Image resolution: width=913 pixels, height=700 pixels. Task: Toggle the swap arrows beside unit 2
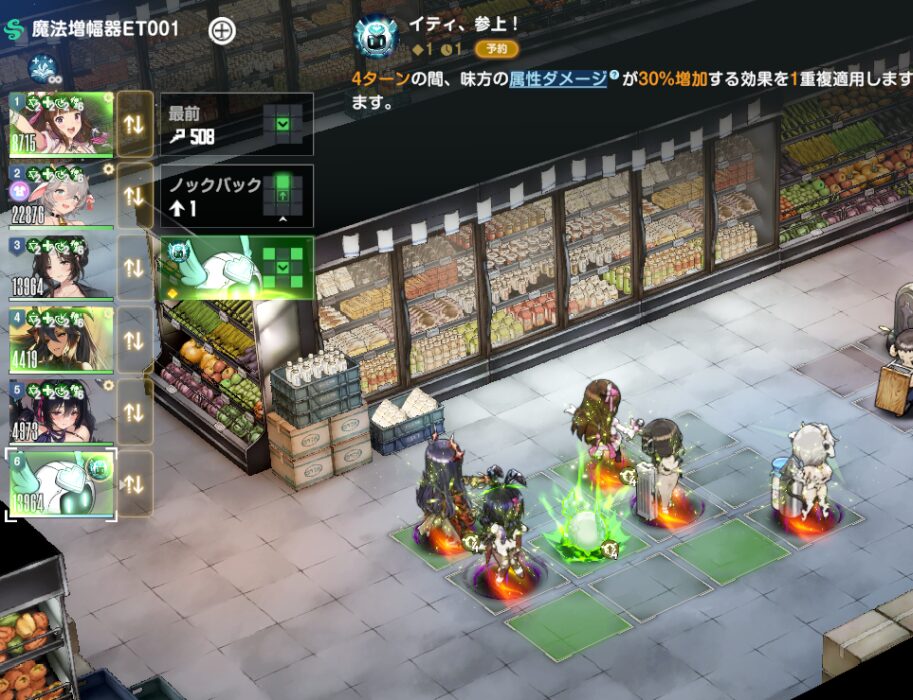(135, 196)
